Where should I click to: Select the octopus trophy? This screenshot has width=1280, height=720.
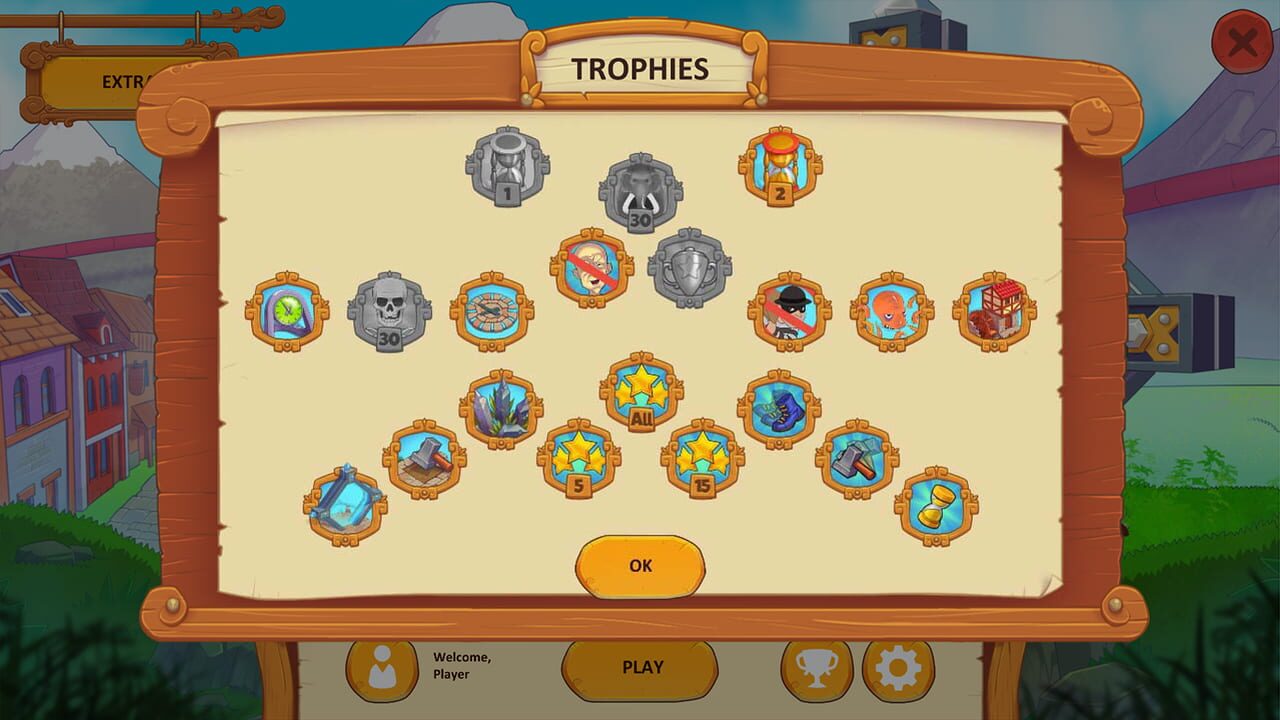coord(890,312)
